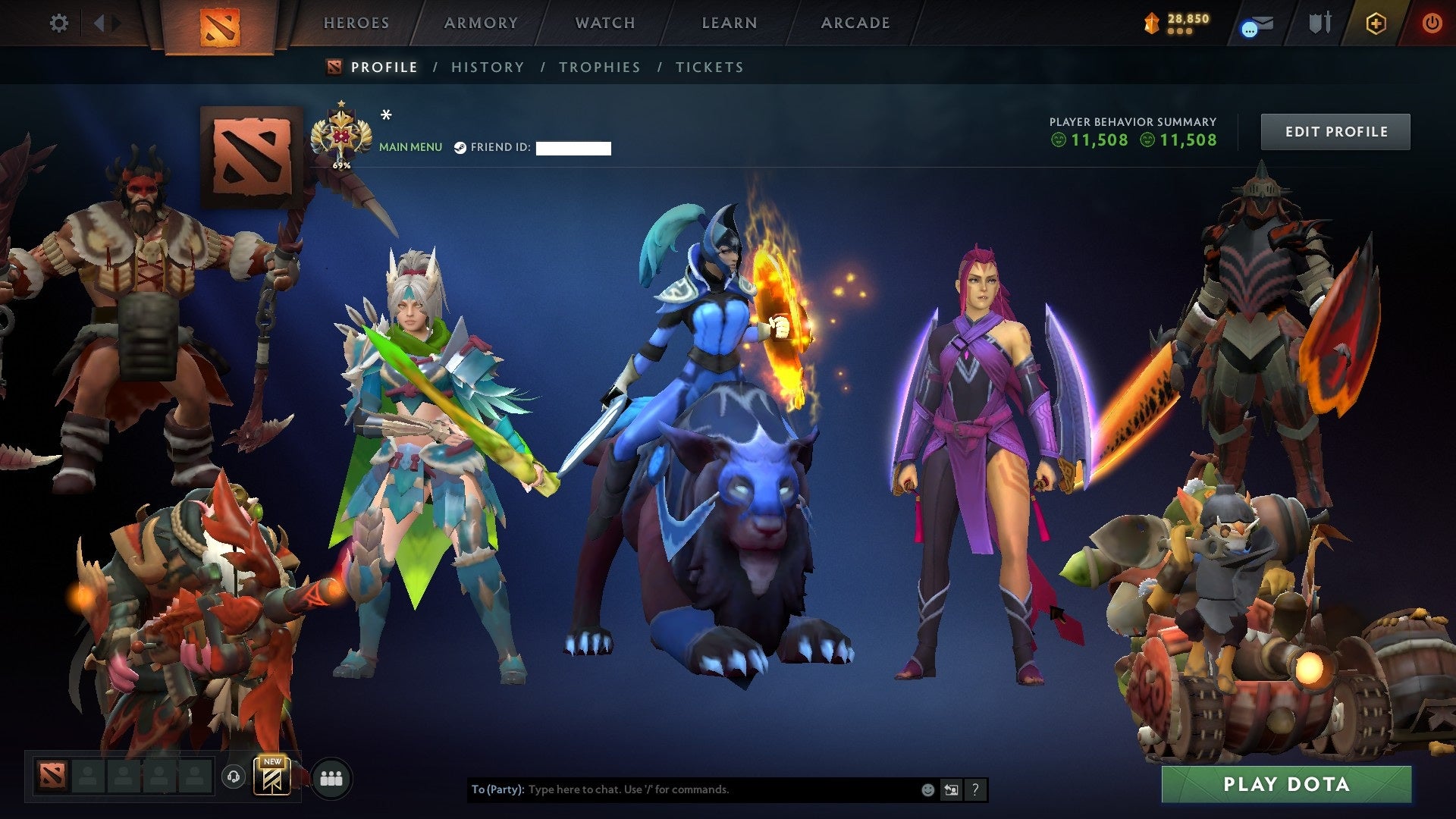Toggle the chat channel switcher beside smiley

click(951, 789)
